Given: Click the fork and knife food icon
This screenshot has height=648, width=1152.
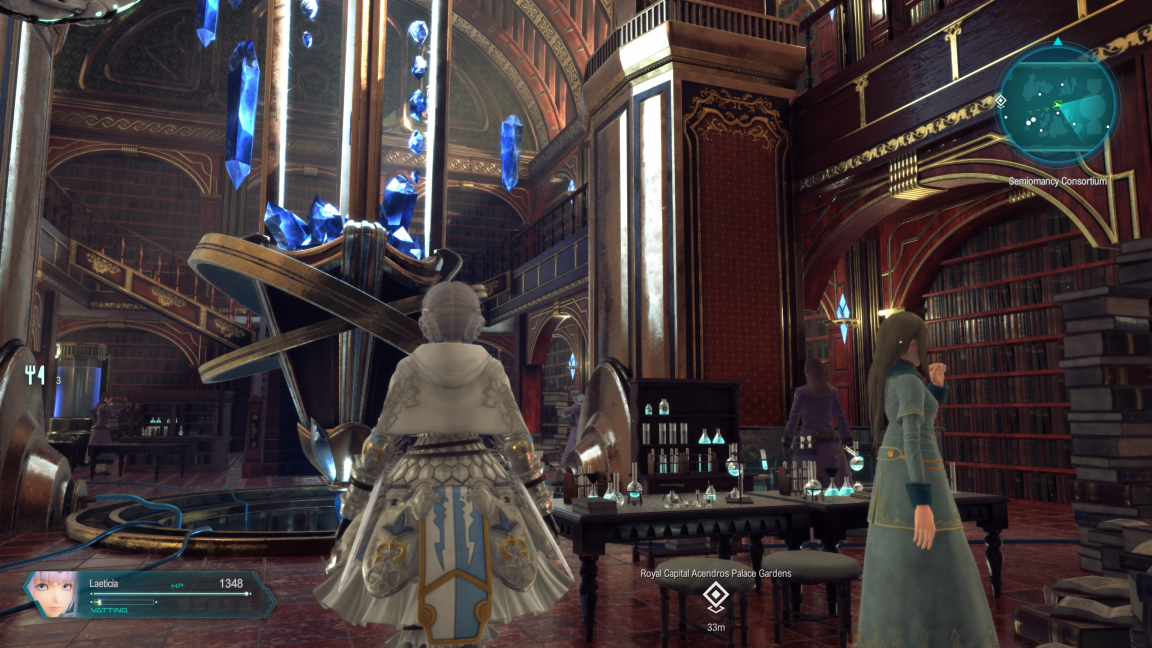Looking at the screenshot, I should coord(37,377).
